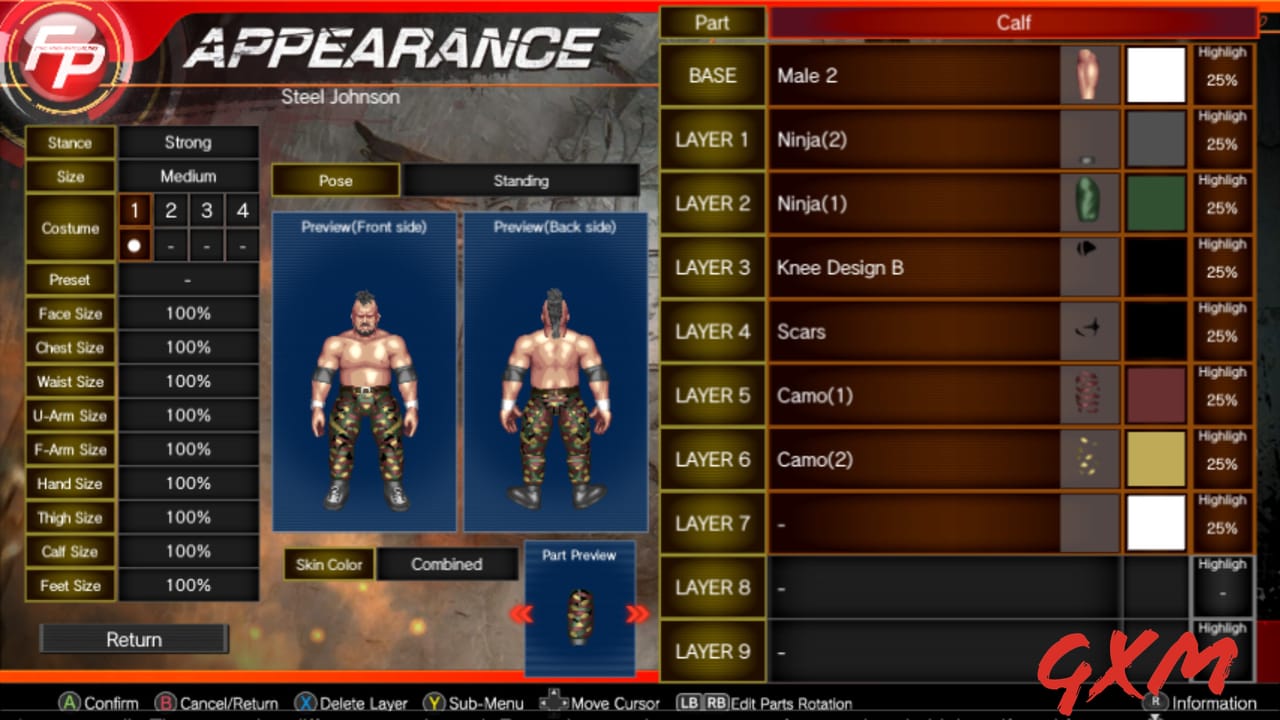Select the Camo(2) texture preview icon
Screen dimensions: 1280x720
tap(1089, 459)
